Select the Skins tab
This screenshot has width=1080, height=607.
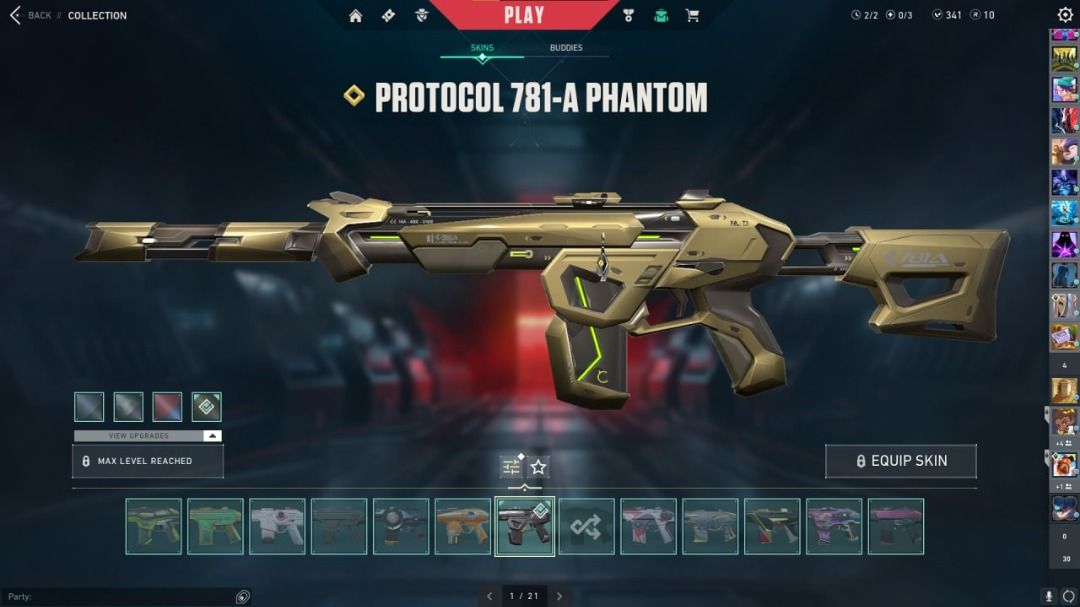pos(482,48)
